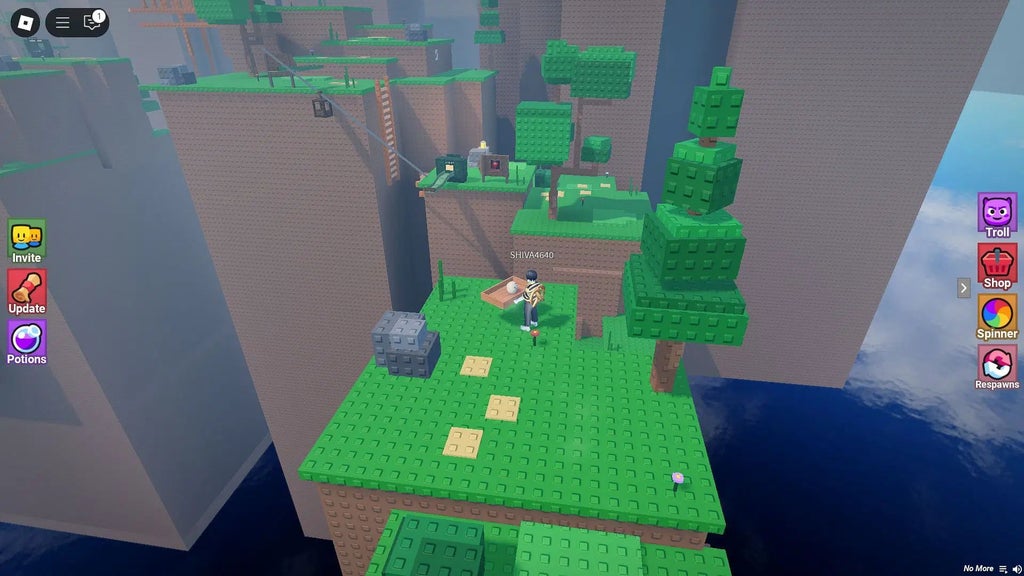1024x576 pixels.
Task: Open the Troll menu
Action: pyautogui.click(x=997, y=215)
